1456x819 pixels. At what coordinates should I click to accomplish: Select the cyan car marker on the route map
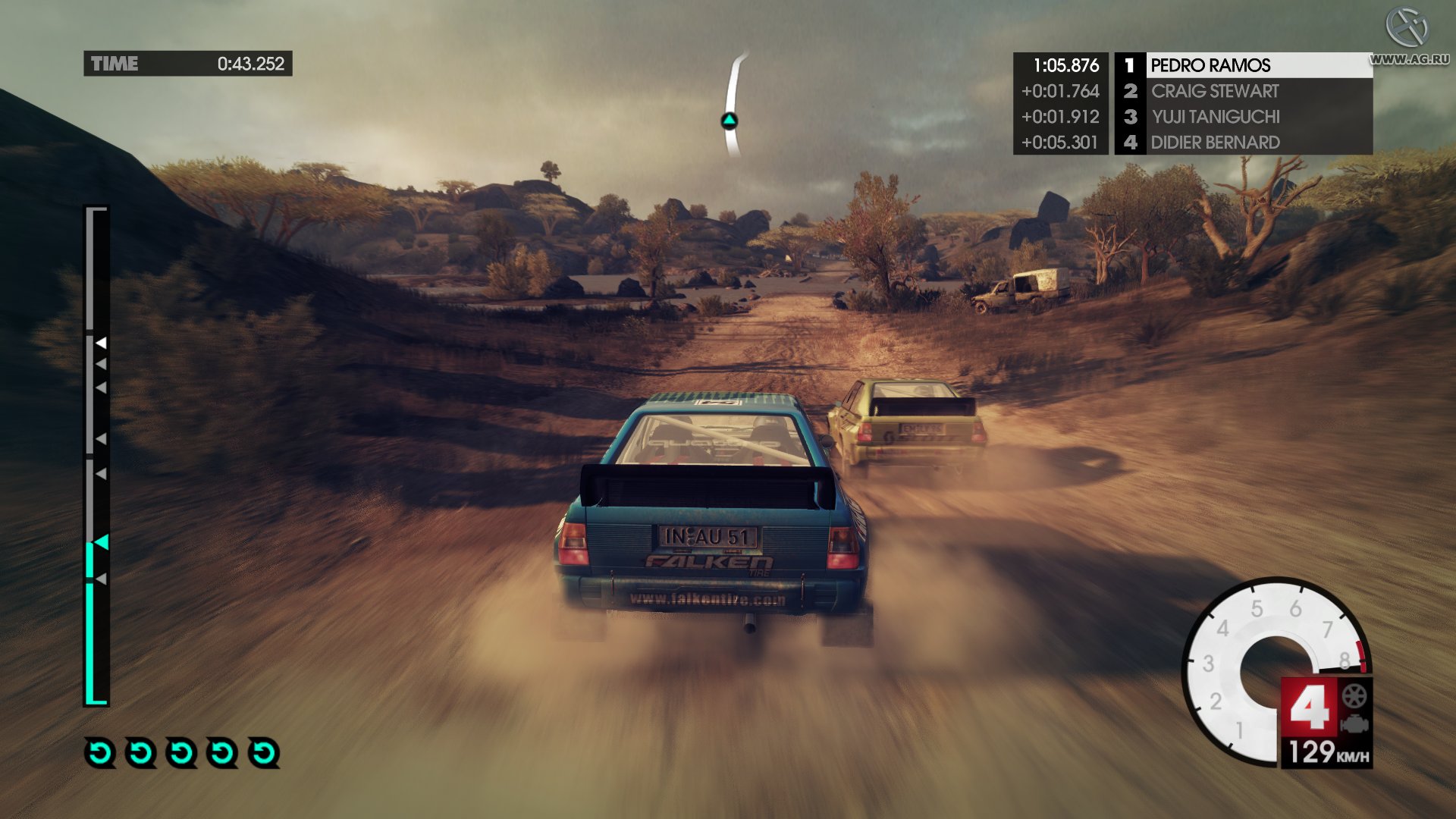tap(729, 121)
